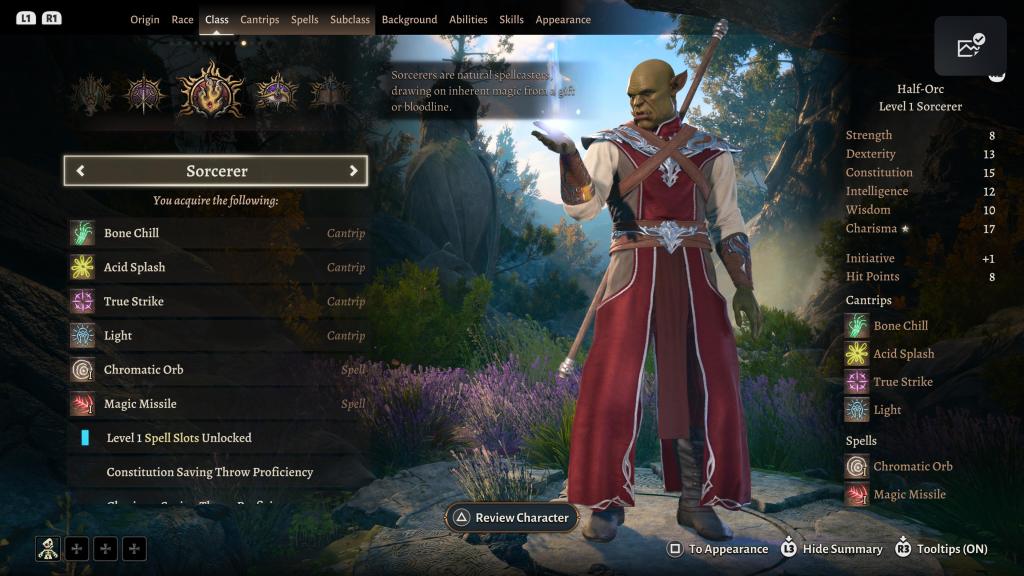Click the Light cantrip in the summary
The height and width of the screenshot is (576, 1024).
click(x=886, y=410)
